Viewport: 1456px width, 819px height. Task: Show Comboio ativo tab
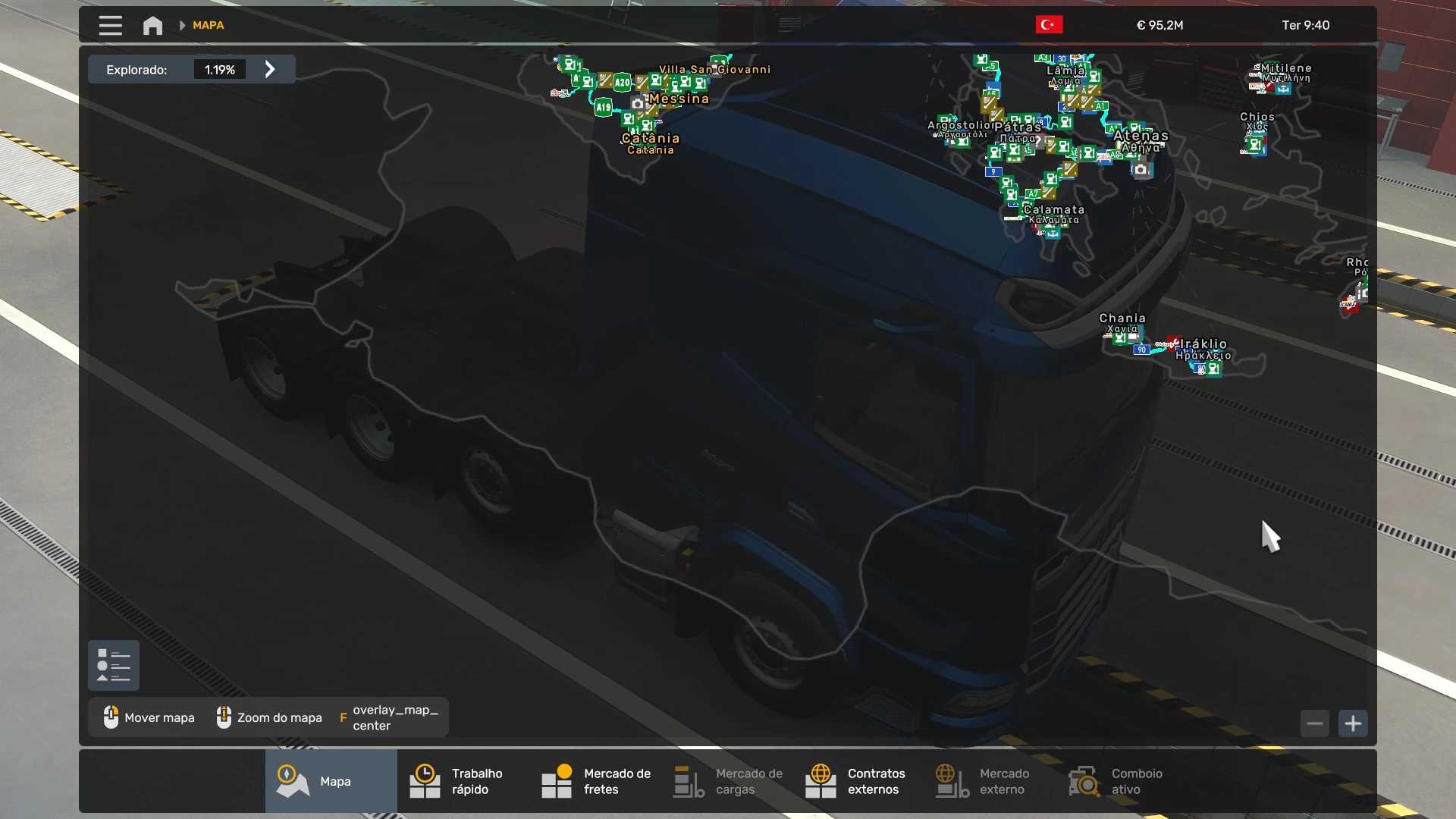click(1115, 781)
